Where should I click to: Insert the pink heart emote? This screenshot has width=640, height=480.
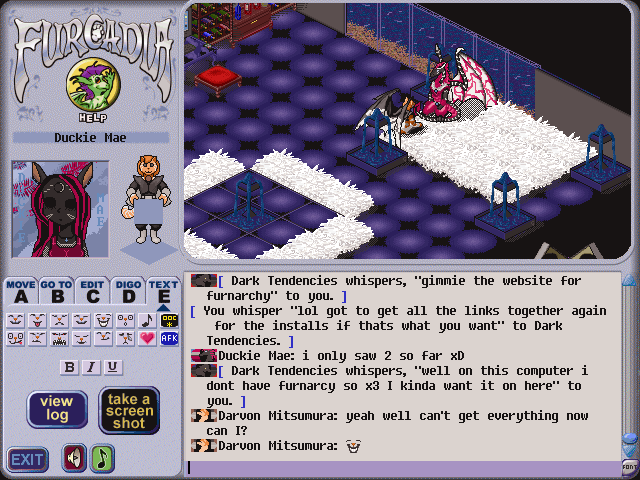point(147,339)
